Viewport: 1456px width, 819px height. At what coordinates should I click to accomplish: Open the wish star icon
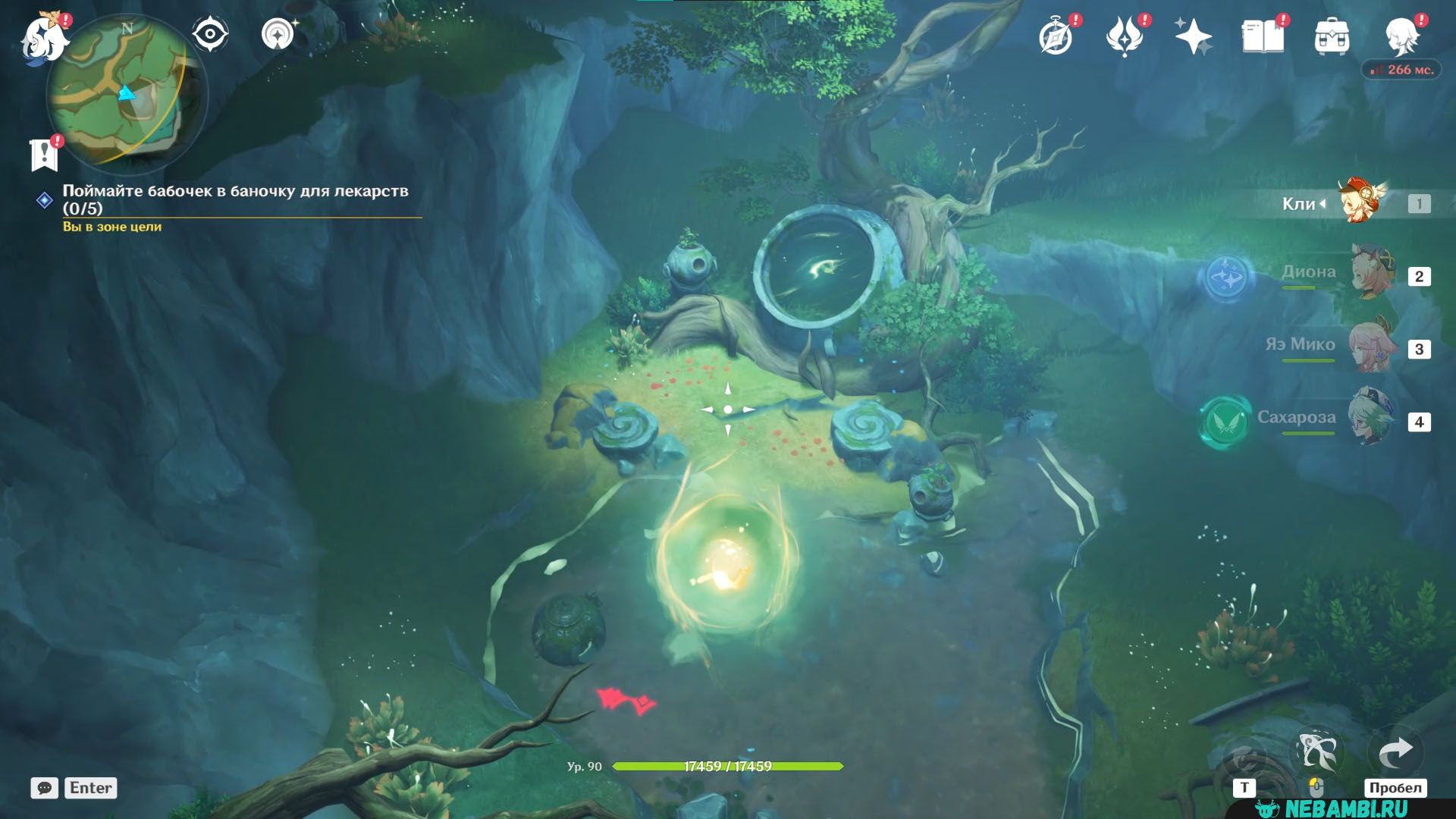coord(1193,36)
